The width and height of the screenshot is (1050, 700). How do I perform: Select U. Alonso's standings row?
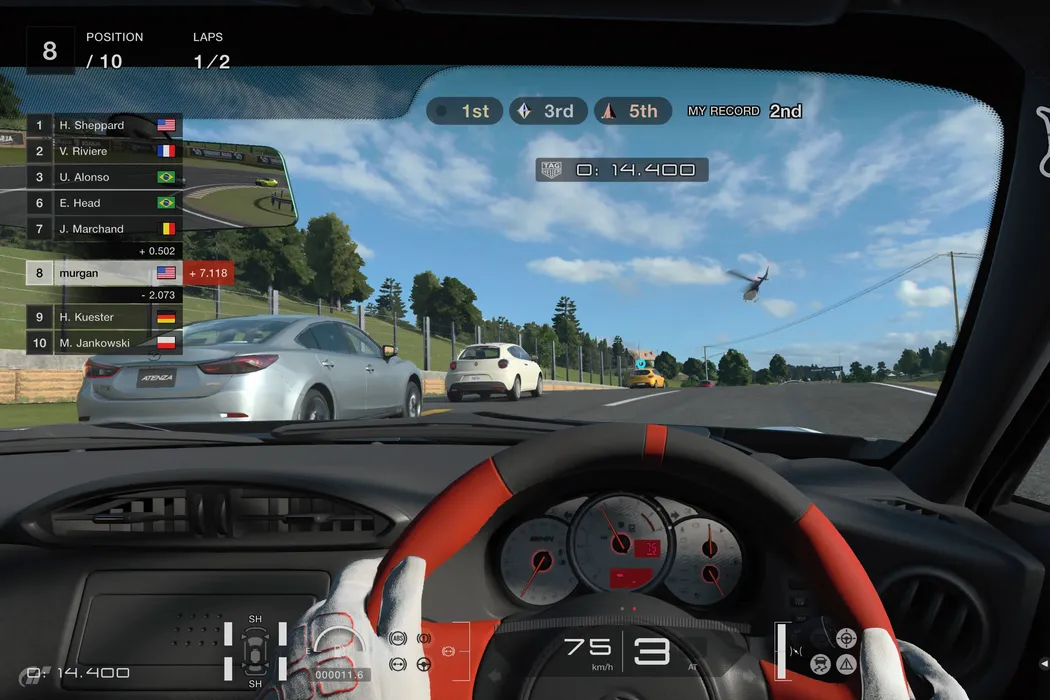(x=104, y=177)
